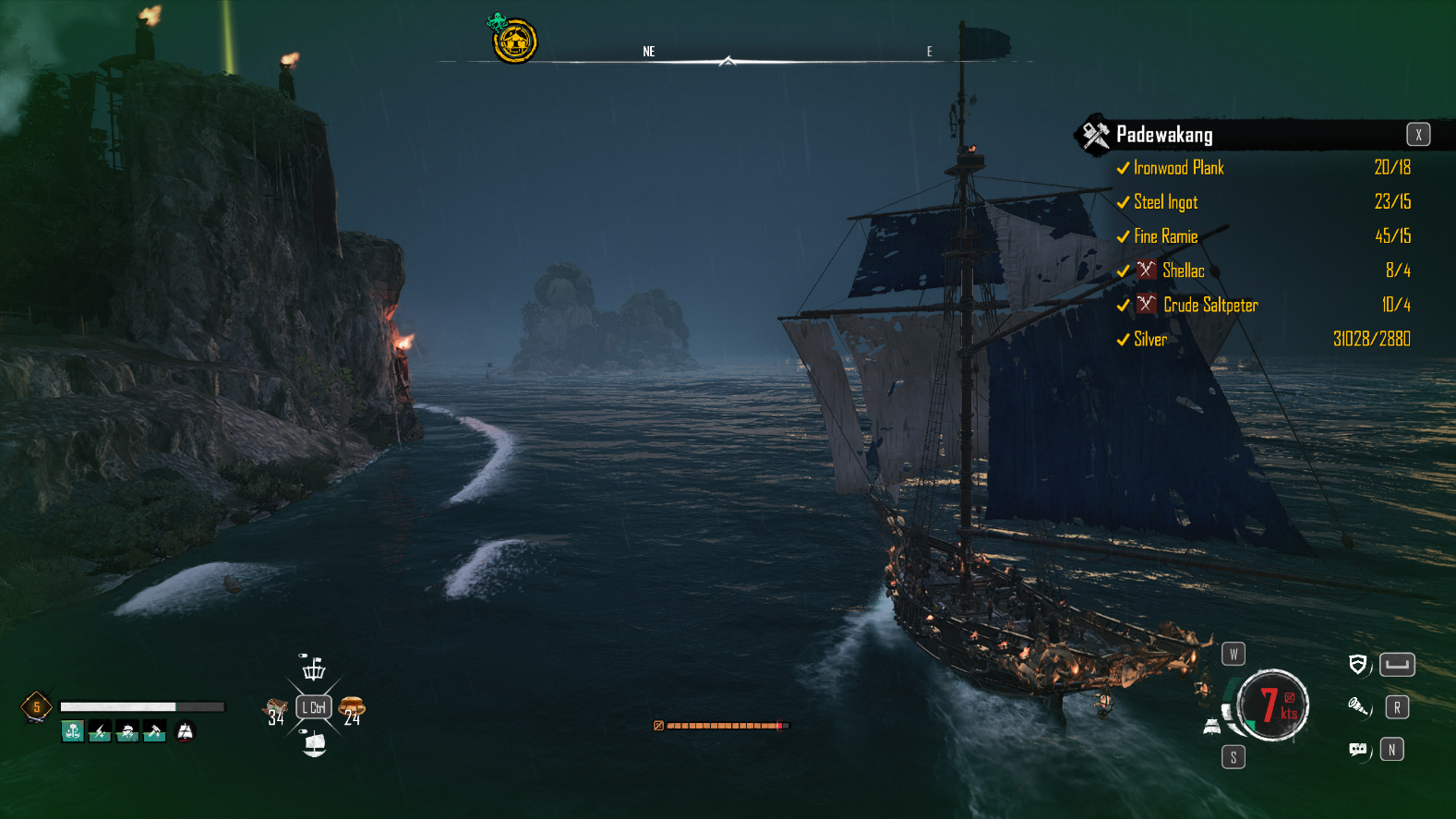Viewport: 1456px width, 819px height.
Task: Activate the spyglass icon
Action: pyautogui.click(x=1357, y=707)
